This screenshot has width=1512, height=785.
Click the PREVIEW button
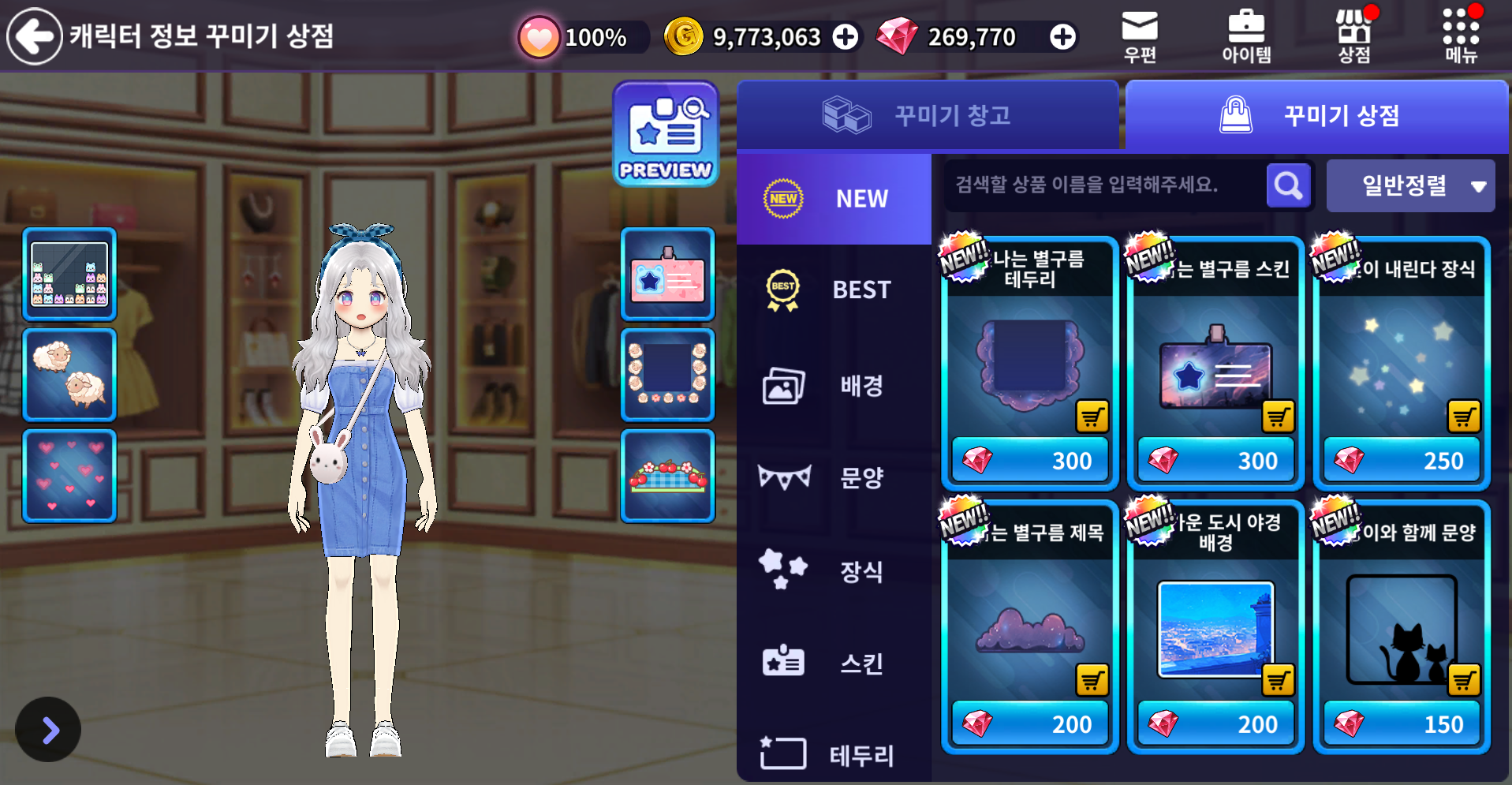(x=666, y=134)
